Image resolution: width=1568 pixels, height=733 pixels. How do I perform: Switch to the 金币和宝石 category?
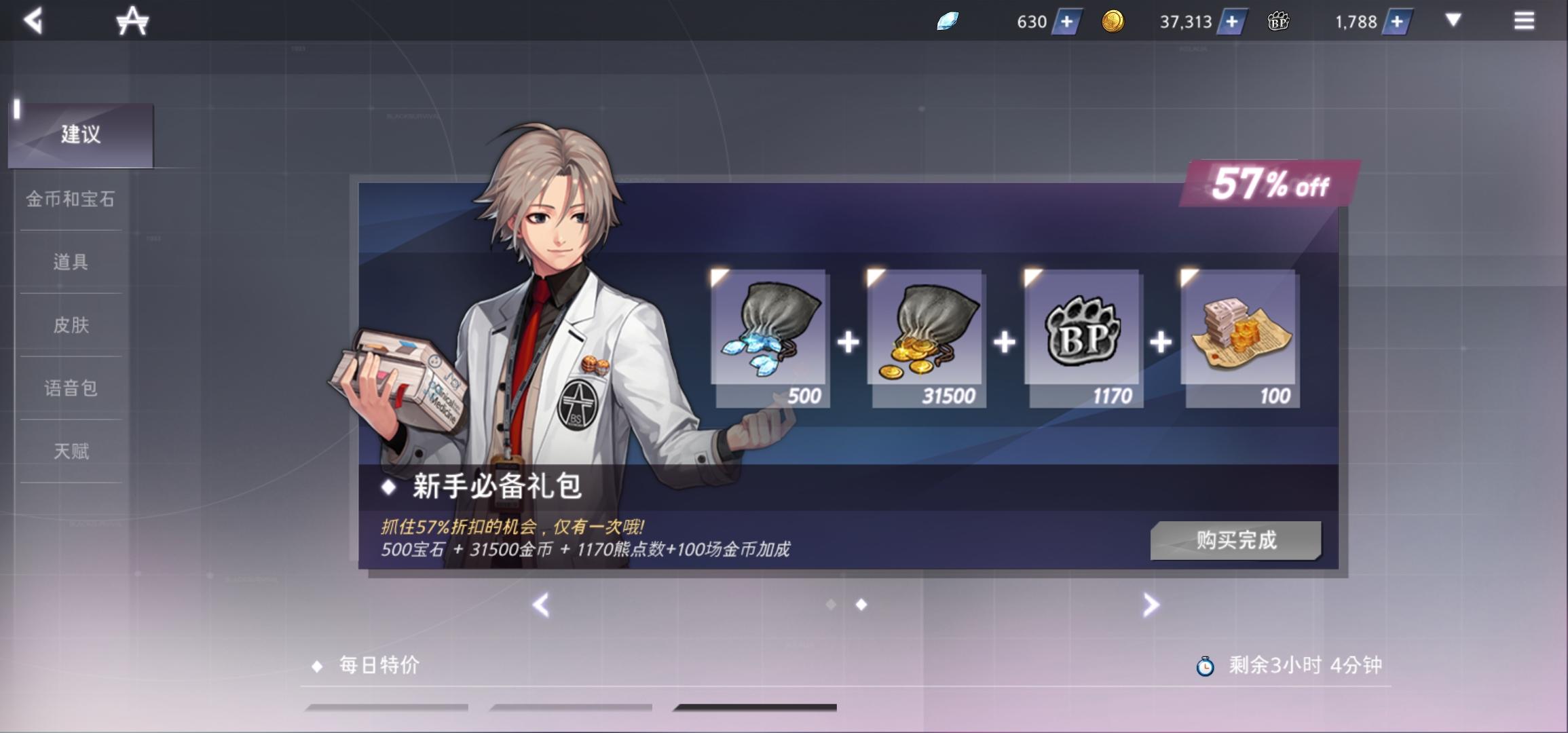pos(71,200)
